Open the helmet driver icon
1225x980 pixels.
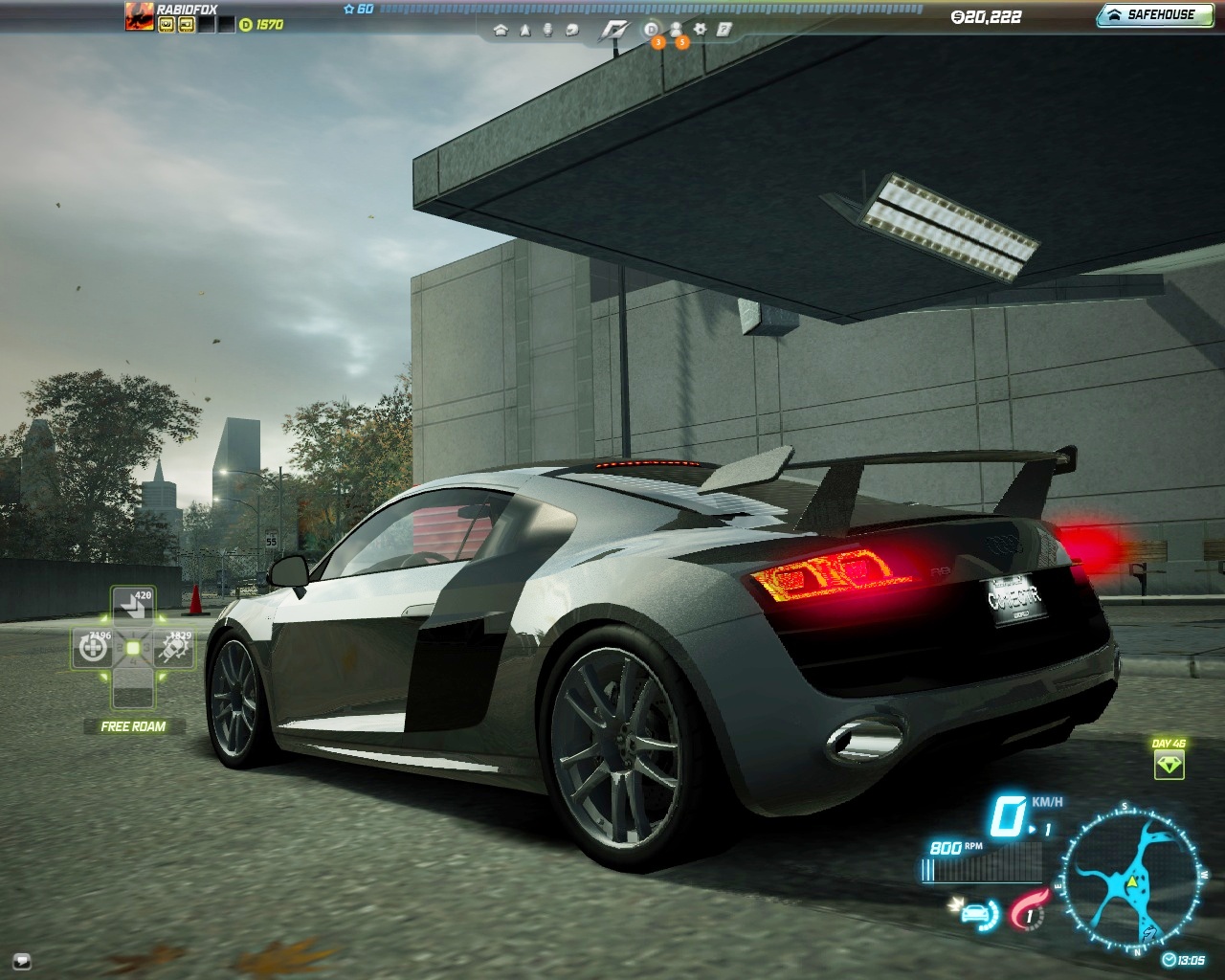(572, 30)
